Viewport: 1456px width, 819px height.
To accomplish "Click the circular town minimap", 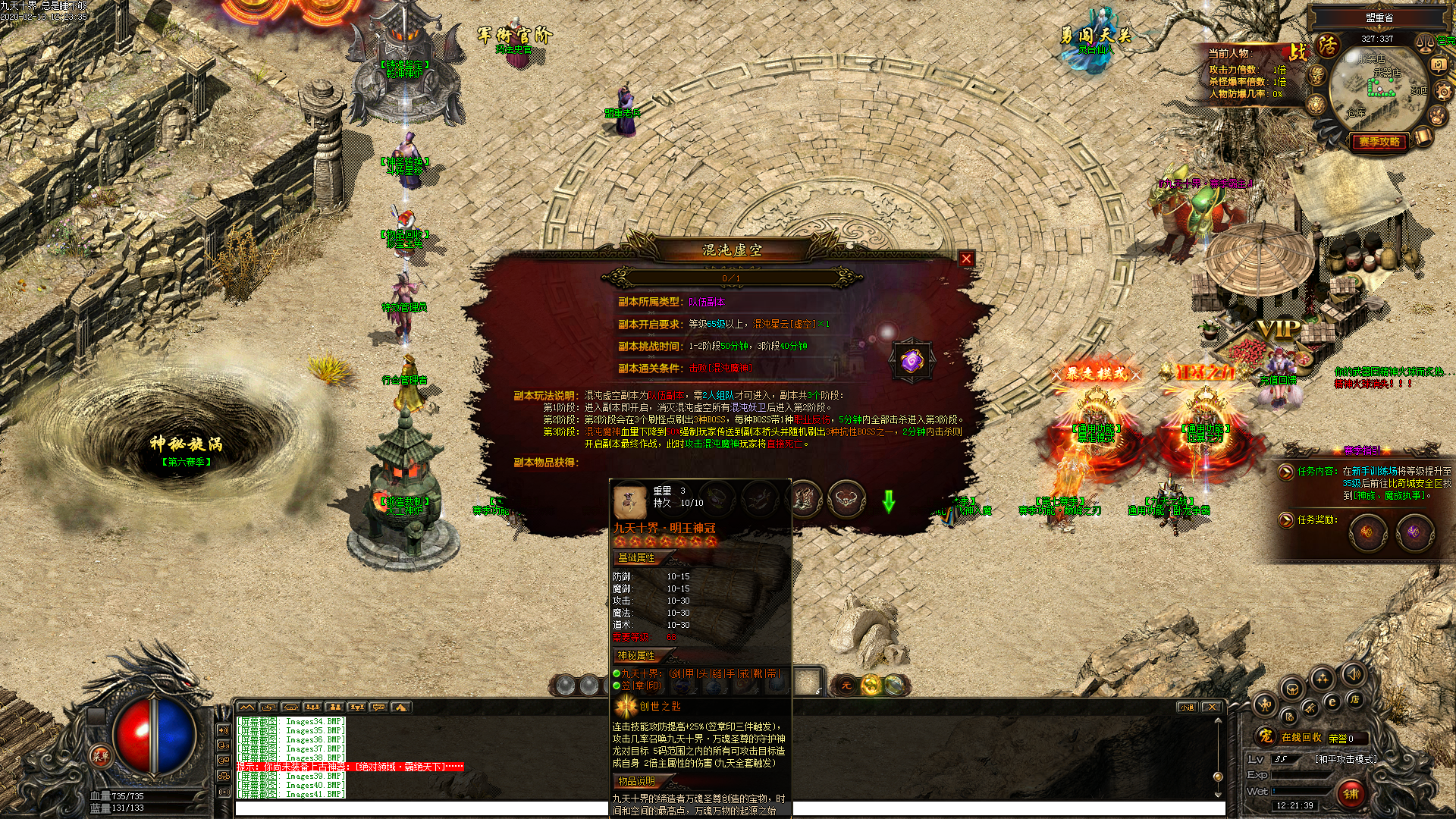I will [1378, 89].
